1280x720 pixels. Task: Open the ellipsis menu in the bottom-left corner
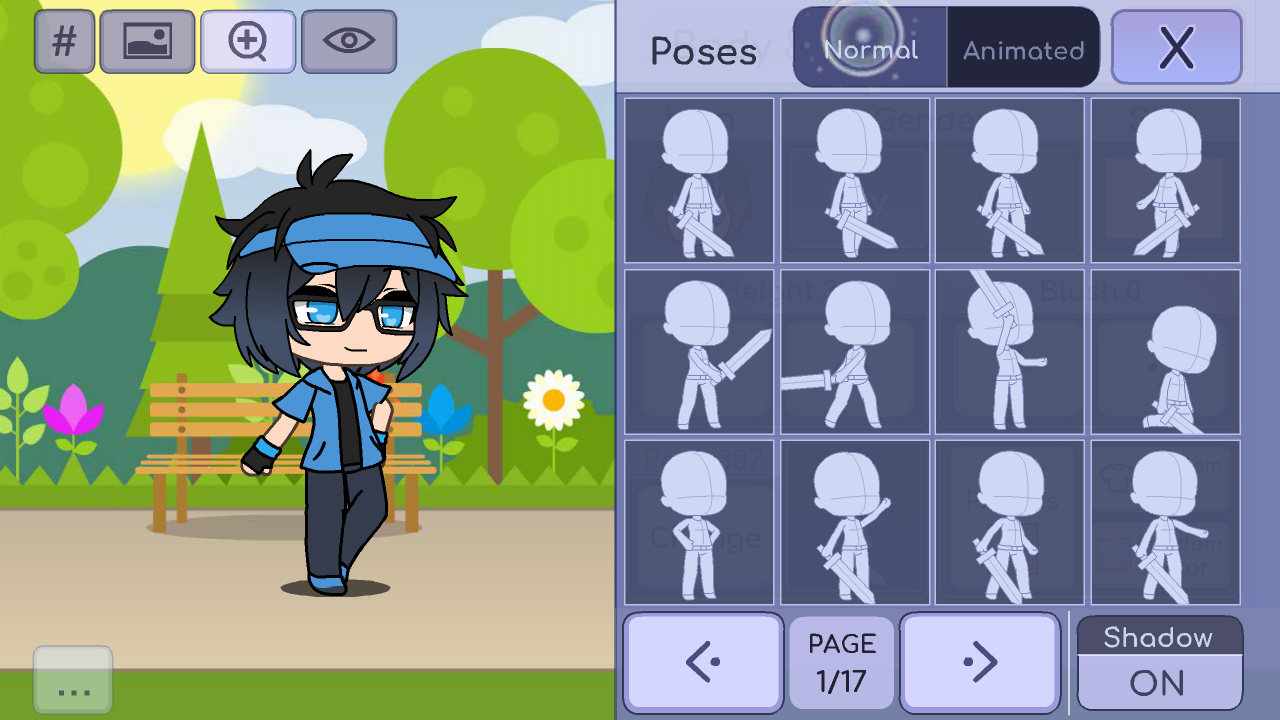72,680
